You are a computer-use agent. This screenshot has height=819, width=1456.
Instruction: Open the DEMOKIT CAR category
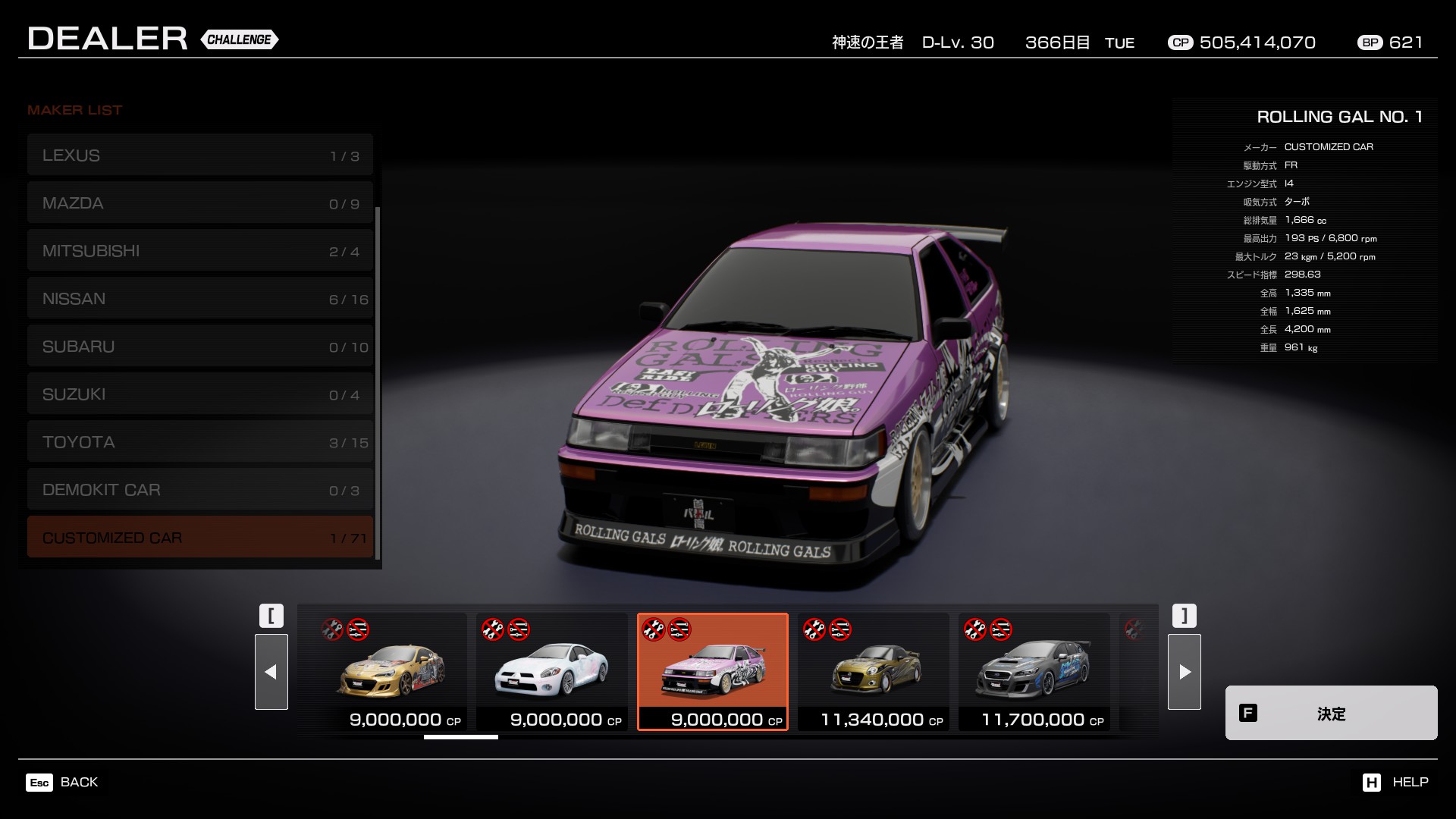200,490
